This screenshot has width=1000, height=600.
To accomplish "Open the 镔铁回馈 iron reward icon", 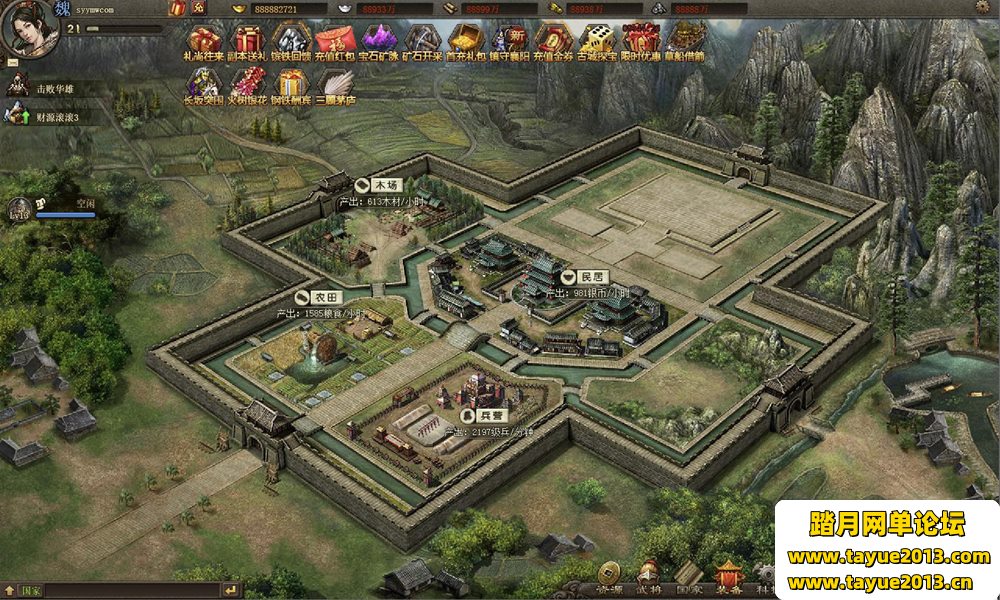I will [290, 40].
